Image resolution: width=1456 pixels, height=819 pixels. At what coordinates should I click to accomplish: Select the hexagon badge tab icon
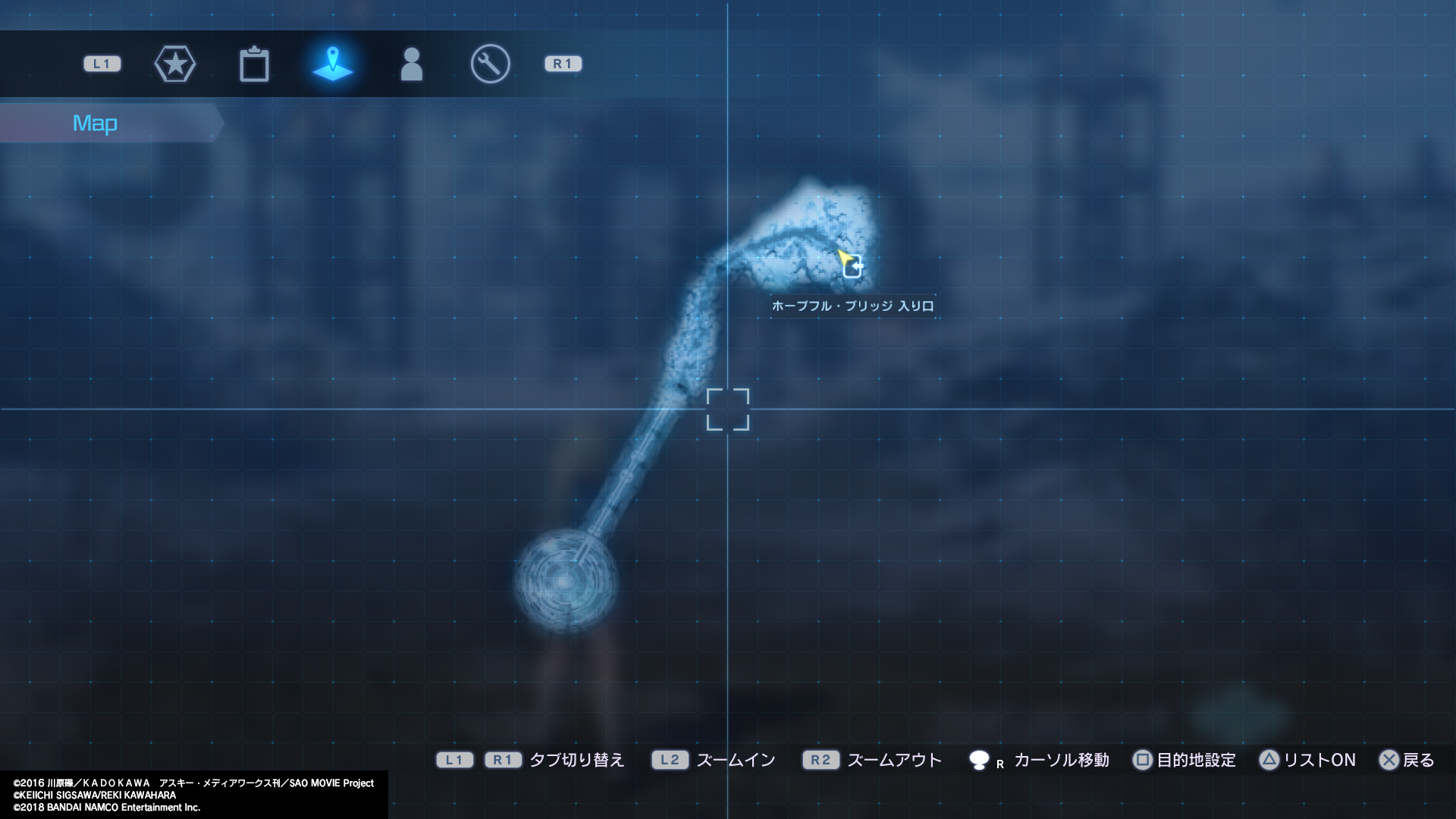pos(175,64)
